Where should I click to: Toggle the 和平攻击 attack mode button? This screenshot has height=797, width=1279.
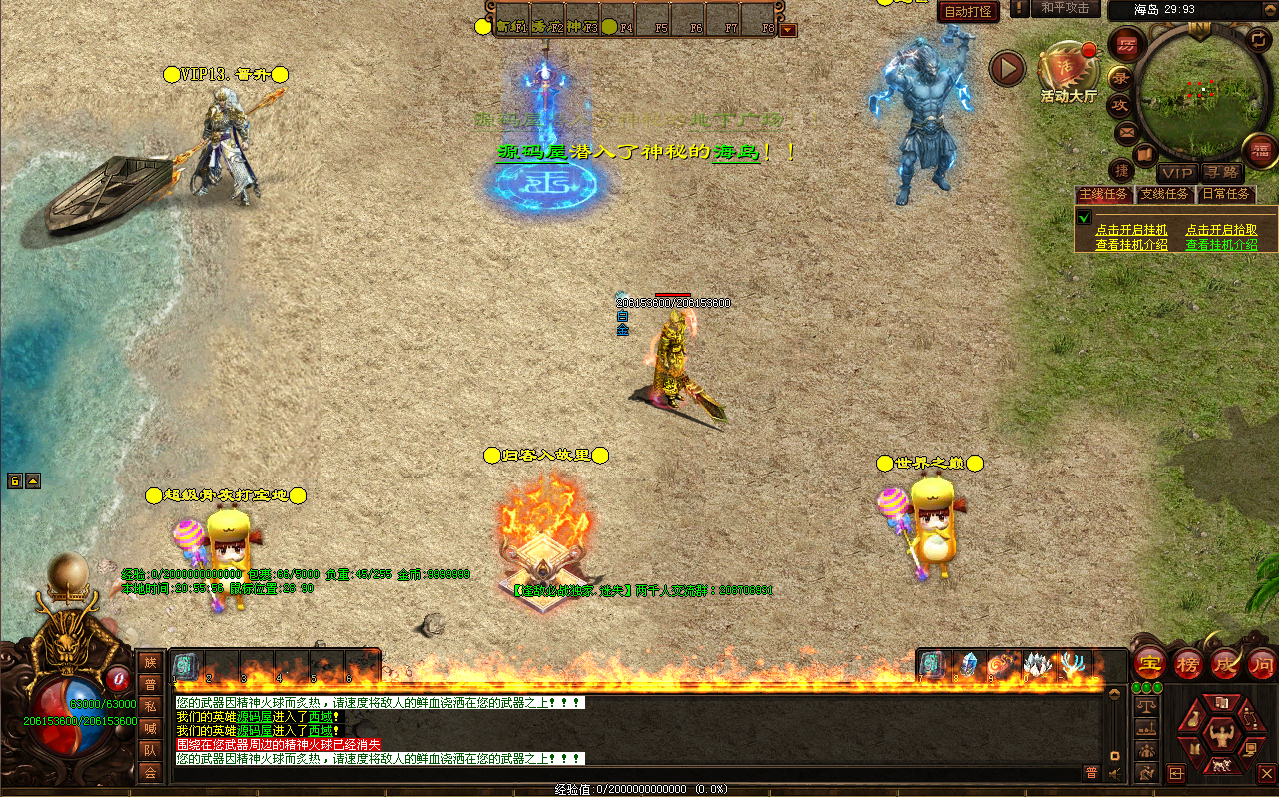(1064, 9)
